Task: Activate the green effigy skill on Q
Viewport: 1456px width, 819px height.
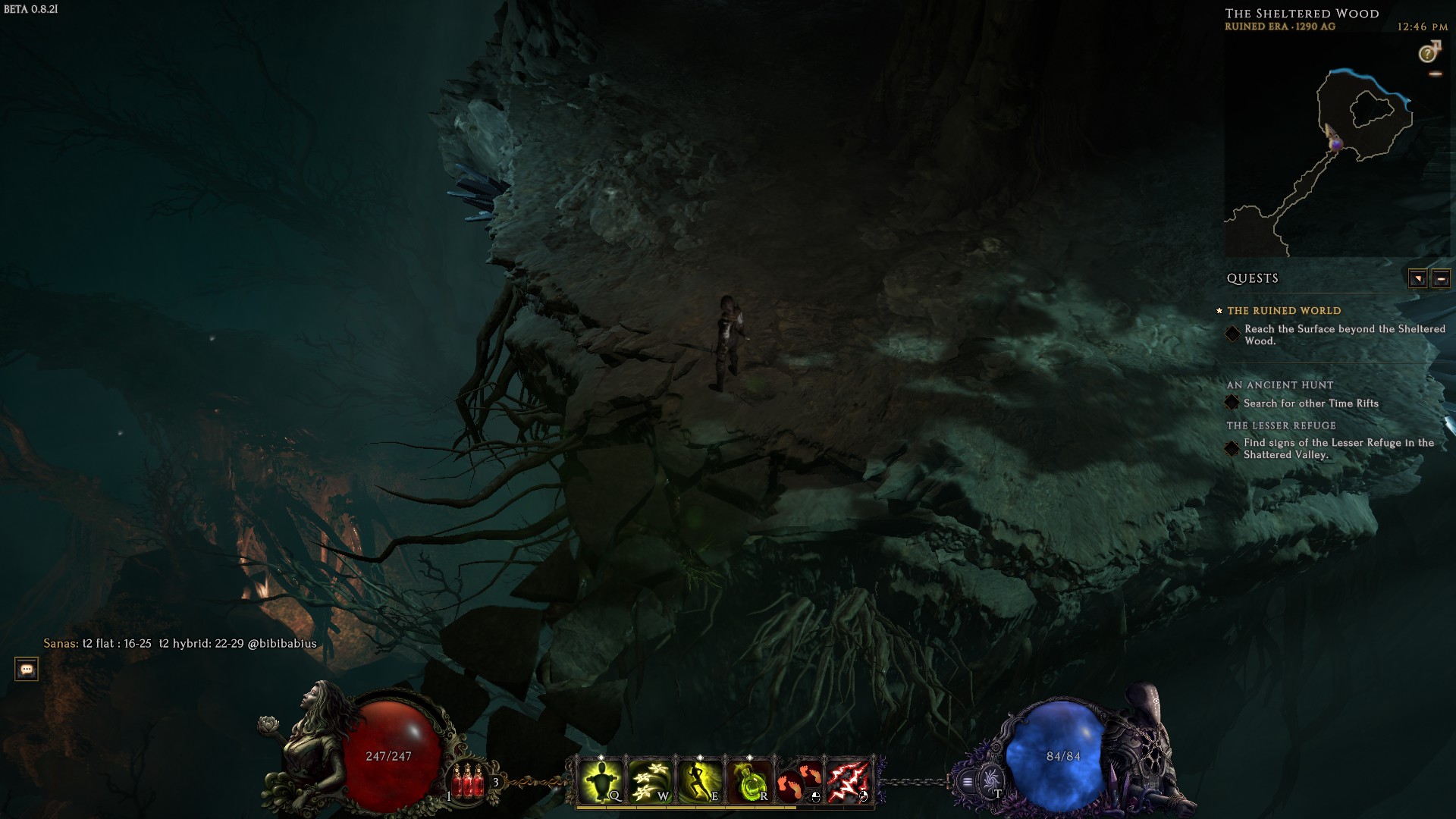Action: click(x=600, y=780)
